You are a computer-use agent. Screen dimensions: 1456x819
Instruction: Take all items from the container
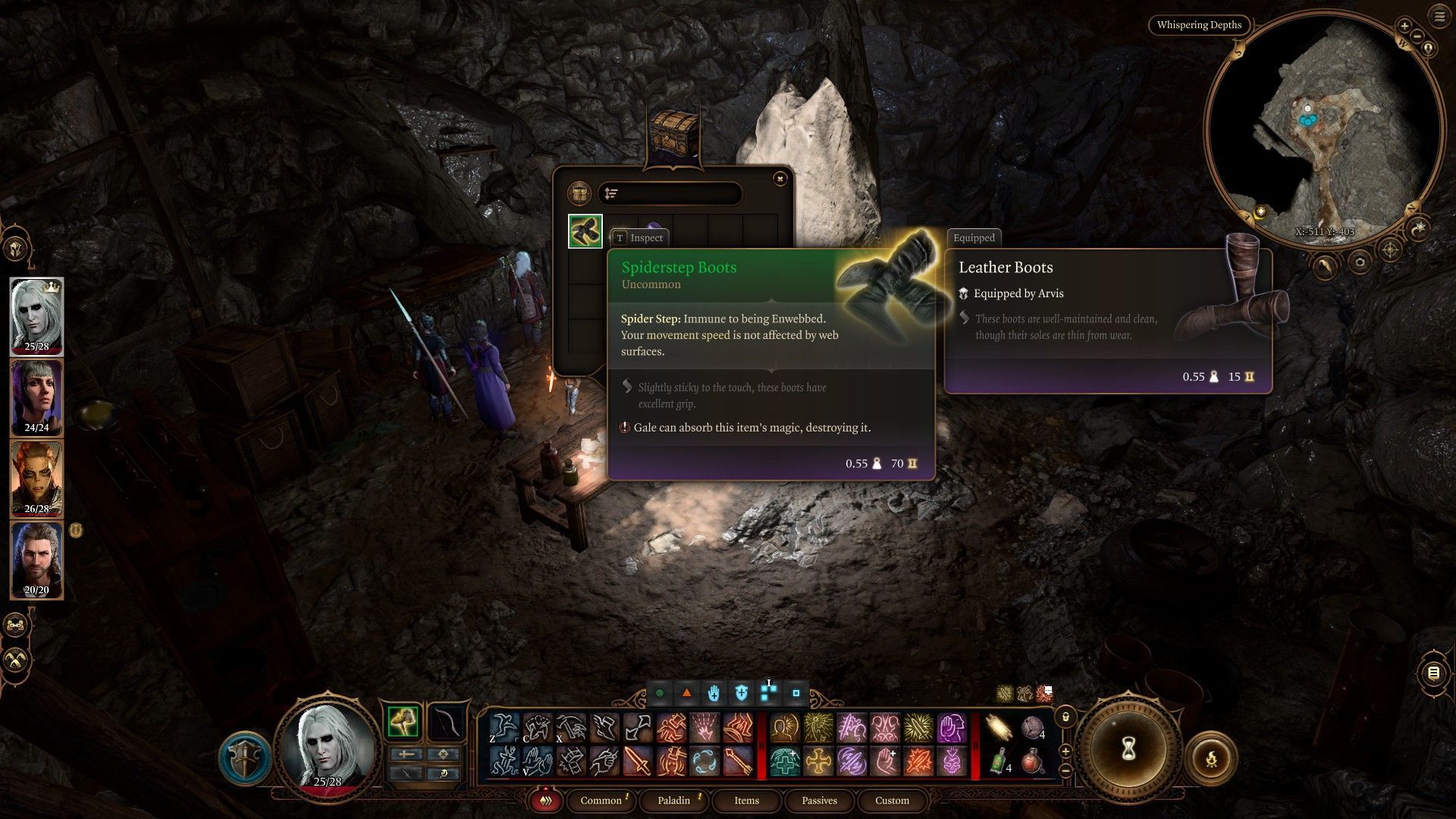579,193
